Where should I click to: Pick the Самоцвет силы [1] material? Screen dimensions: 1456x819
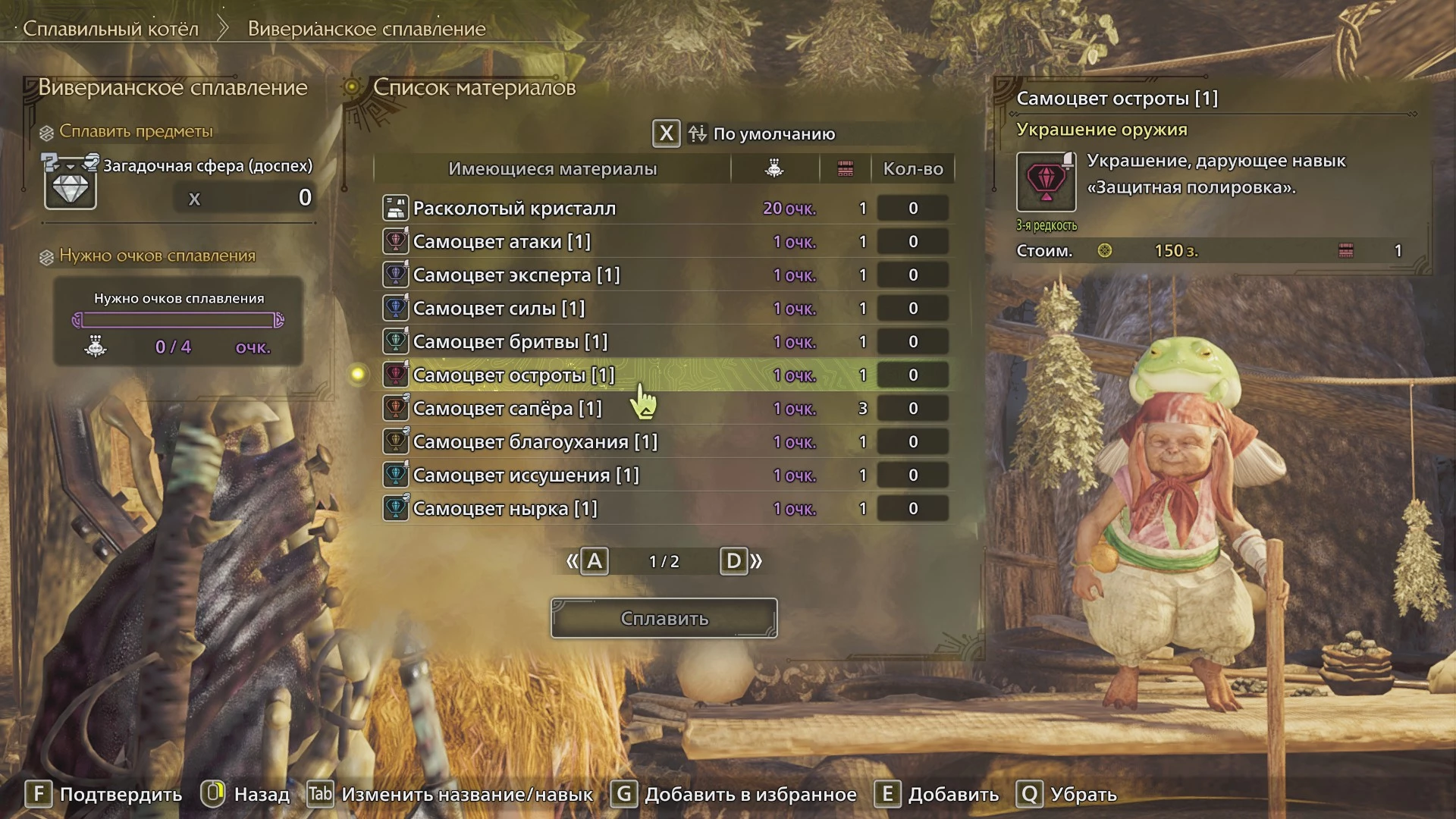(x=498, y=309)
